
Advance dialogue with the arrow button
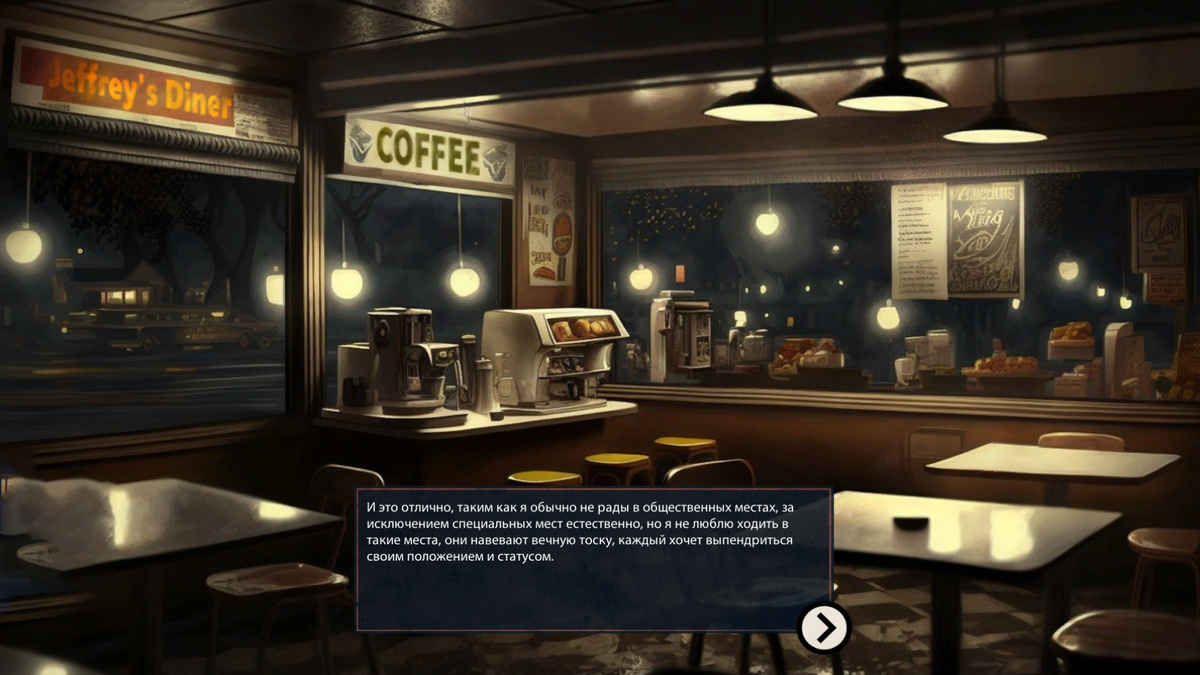(824, 628)
